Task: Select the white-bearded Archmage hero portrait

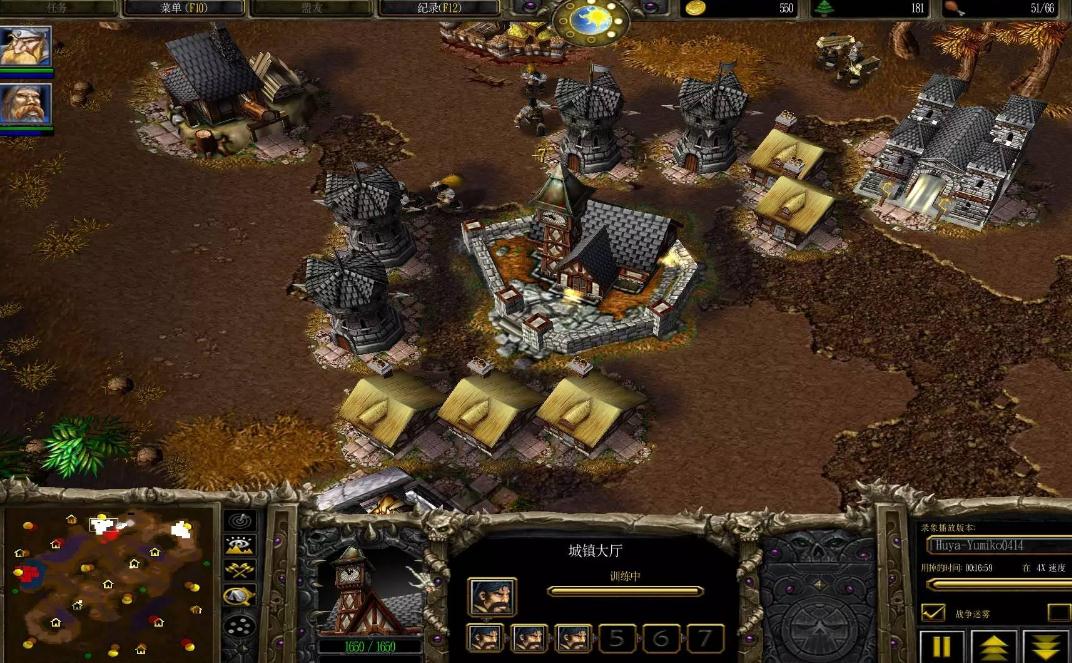Action: pyautogui.click(x=24, y=104)
